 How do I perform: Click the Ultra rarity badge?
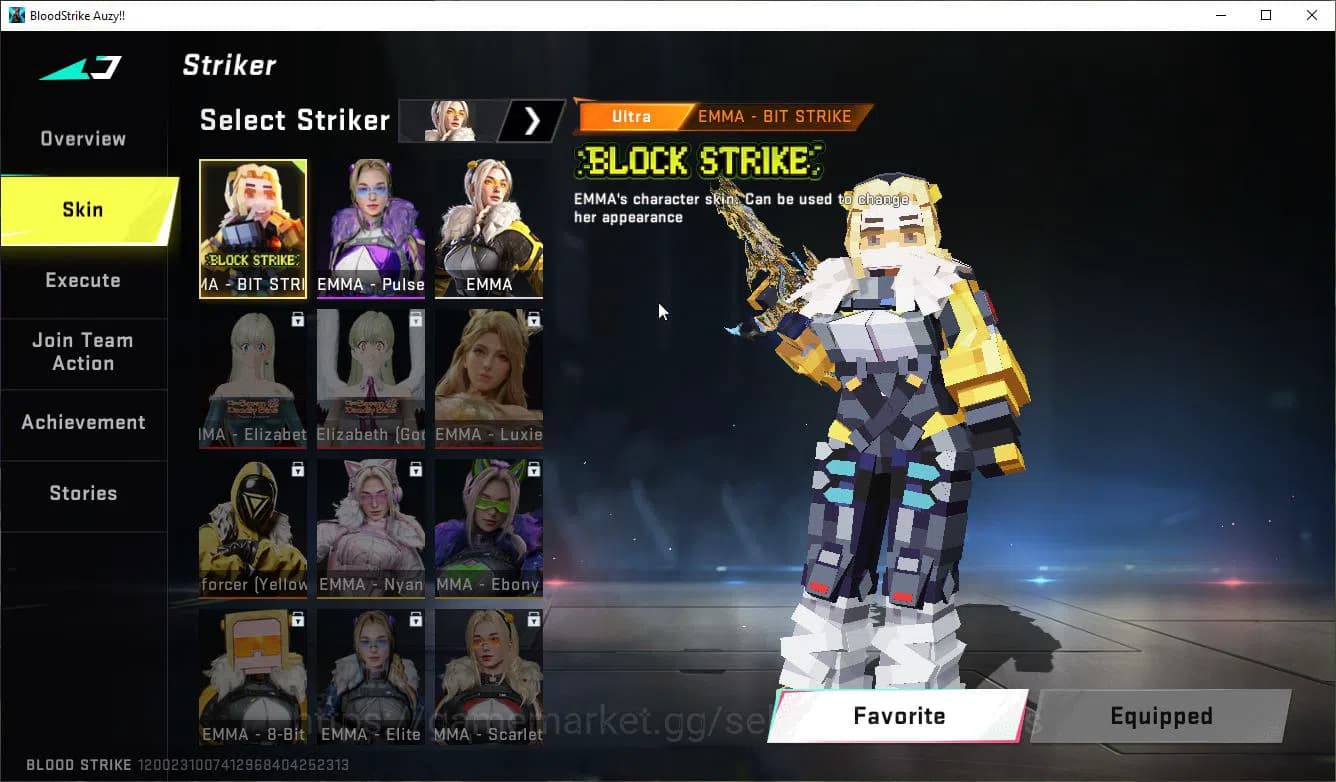tap(630, 116)
